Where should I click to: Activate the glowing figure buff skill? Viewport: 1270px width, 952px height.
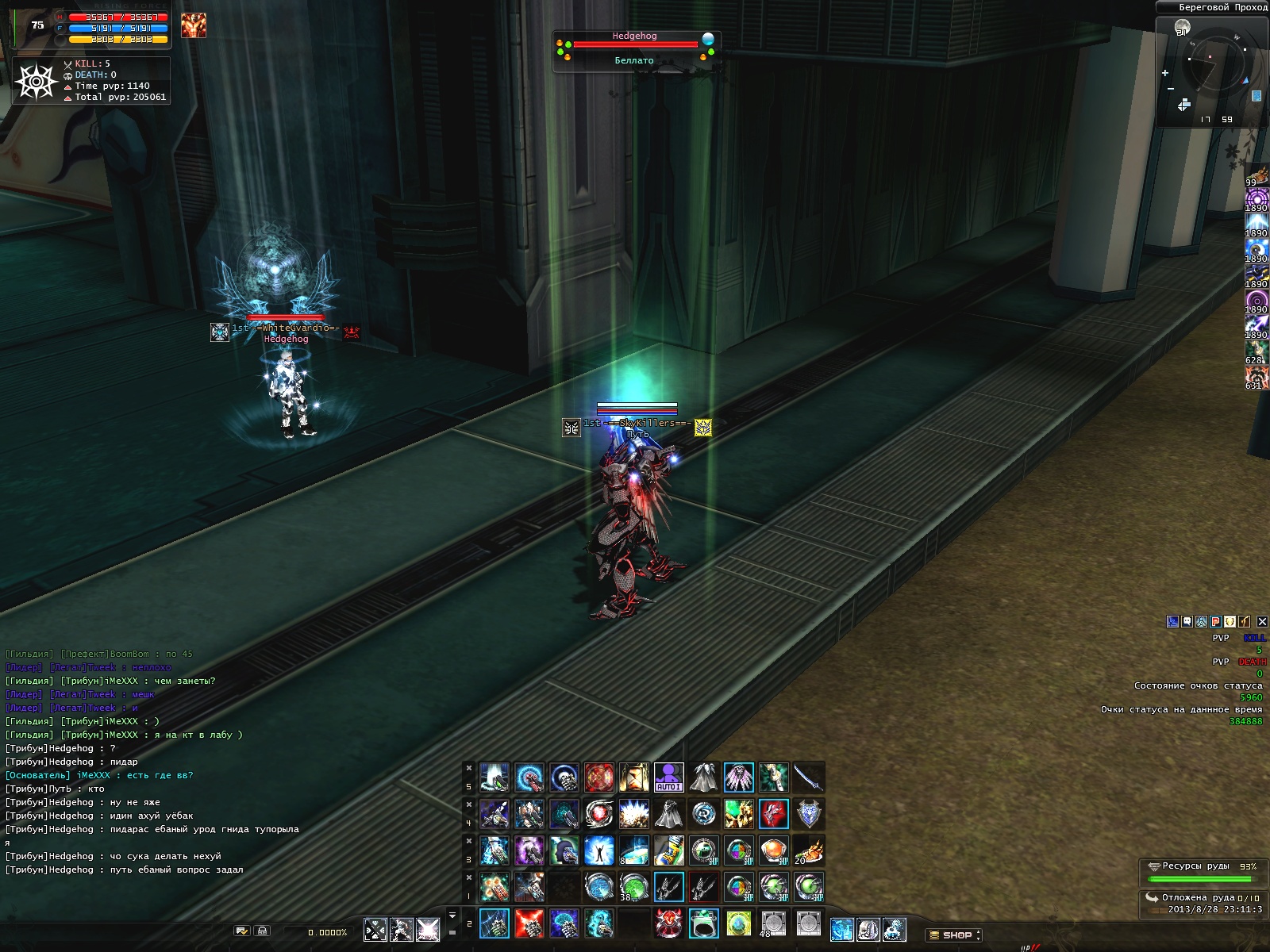(x=598, y=850)
